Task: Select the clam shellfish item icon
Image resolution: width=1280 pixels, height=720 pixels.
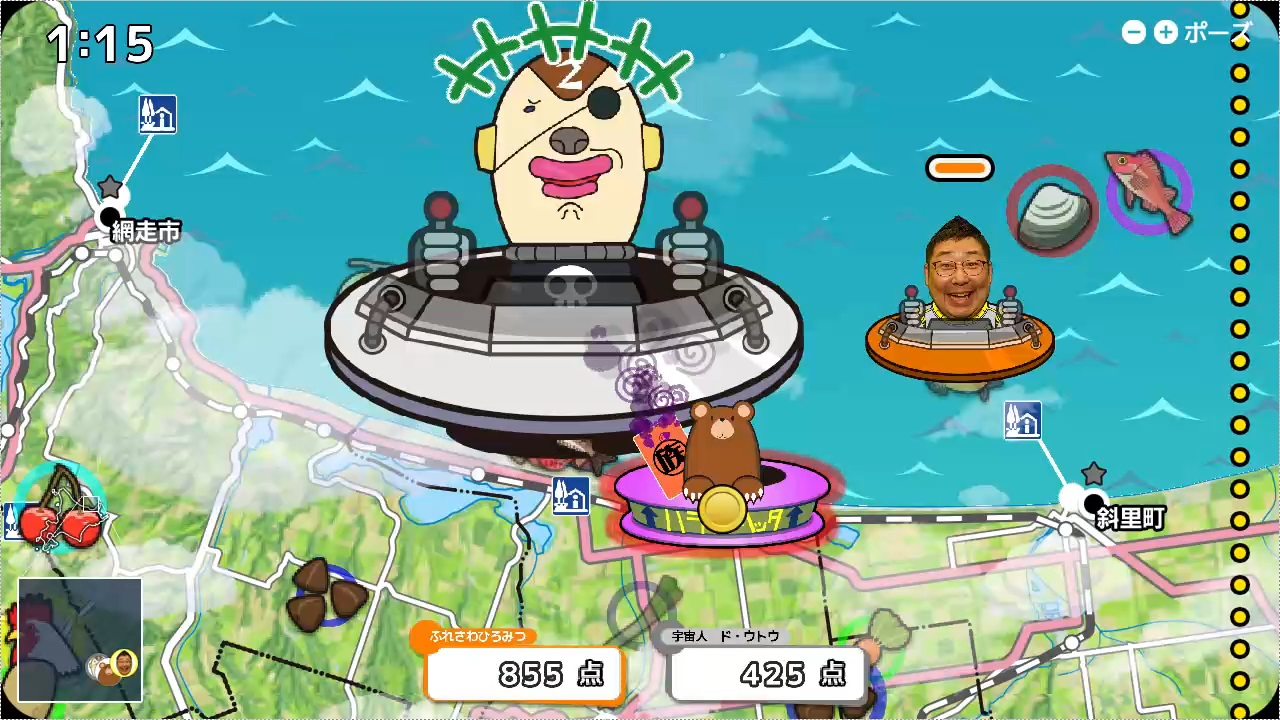Action: [1050, 212]
